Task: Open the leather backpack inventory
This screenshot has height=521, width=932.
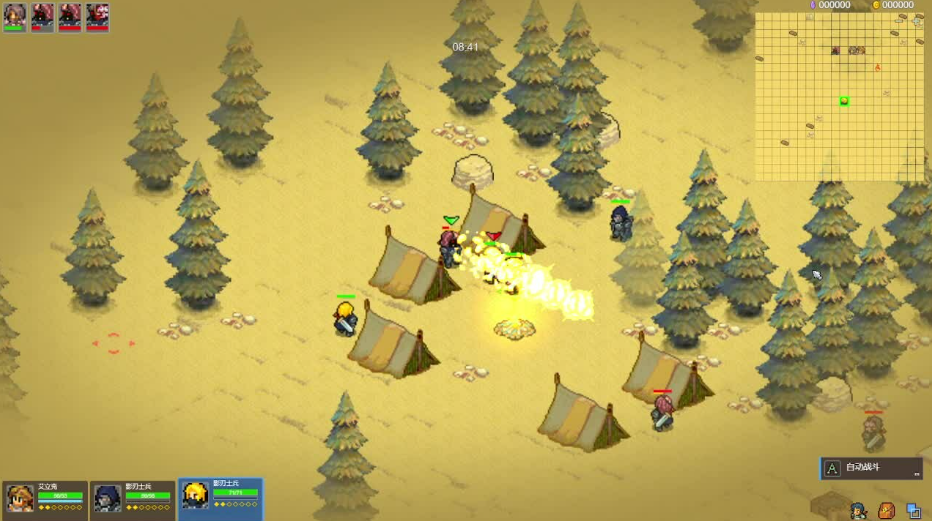Action: 886,511
